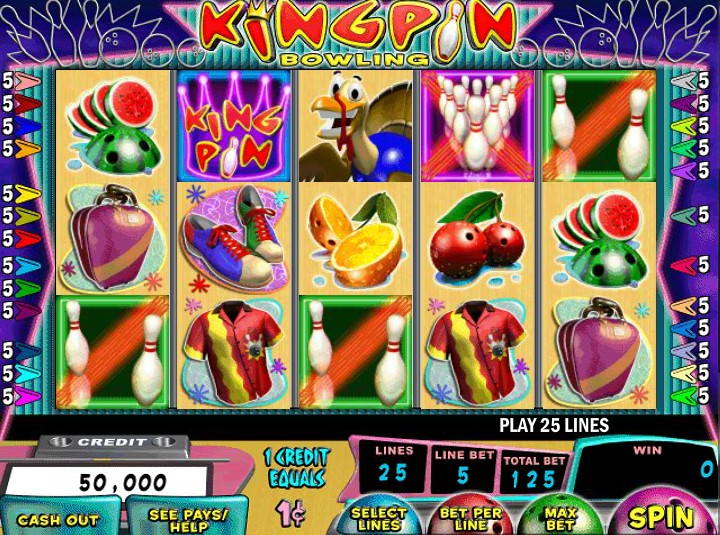Cash out your credits
Screen dimensions: 720x535
tap(58, 519)
